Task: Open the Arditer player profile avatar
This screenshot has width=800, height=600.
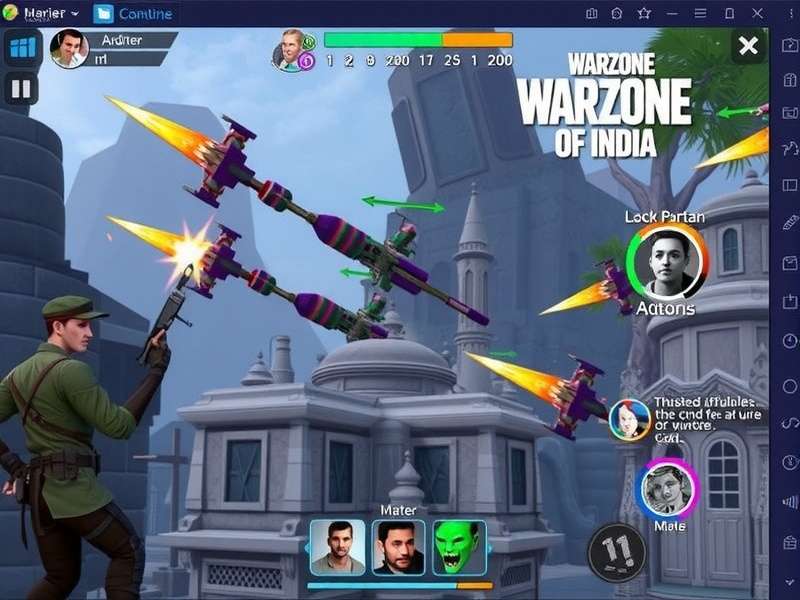Action: [x=69, y=48]
